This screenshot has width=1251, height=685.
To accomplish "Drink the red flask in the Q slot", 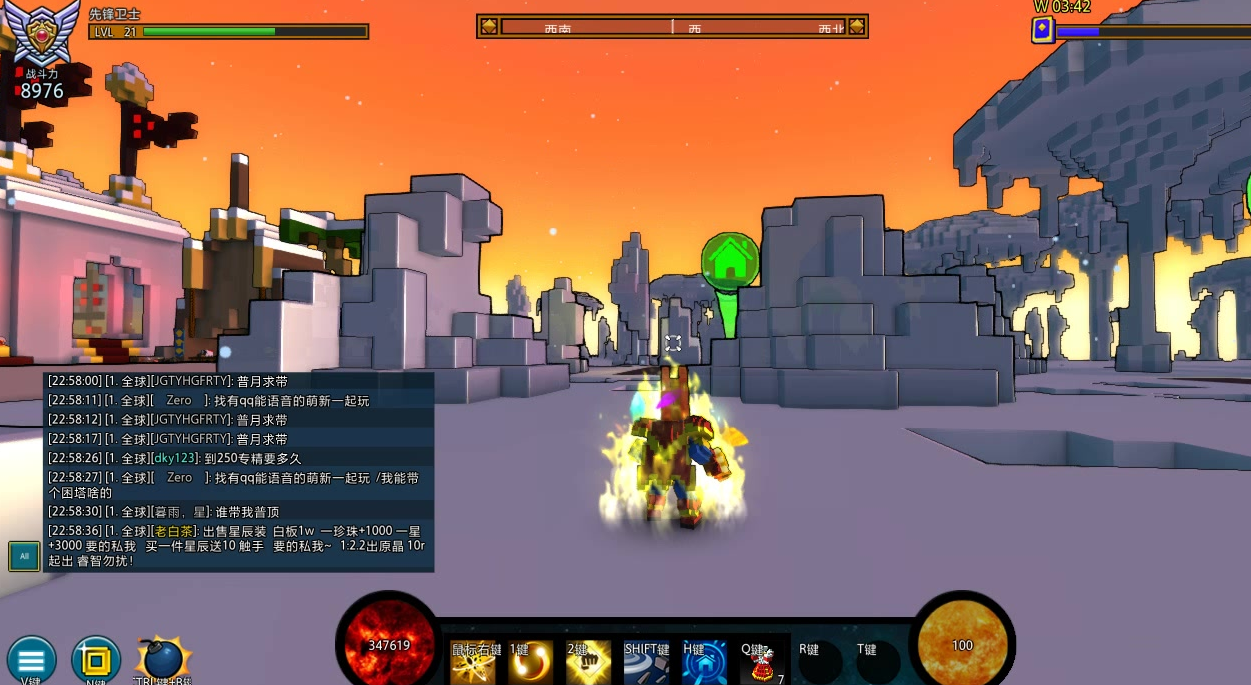I will point(762,662).
